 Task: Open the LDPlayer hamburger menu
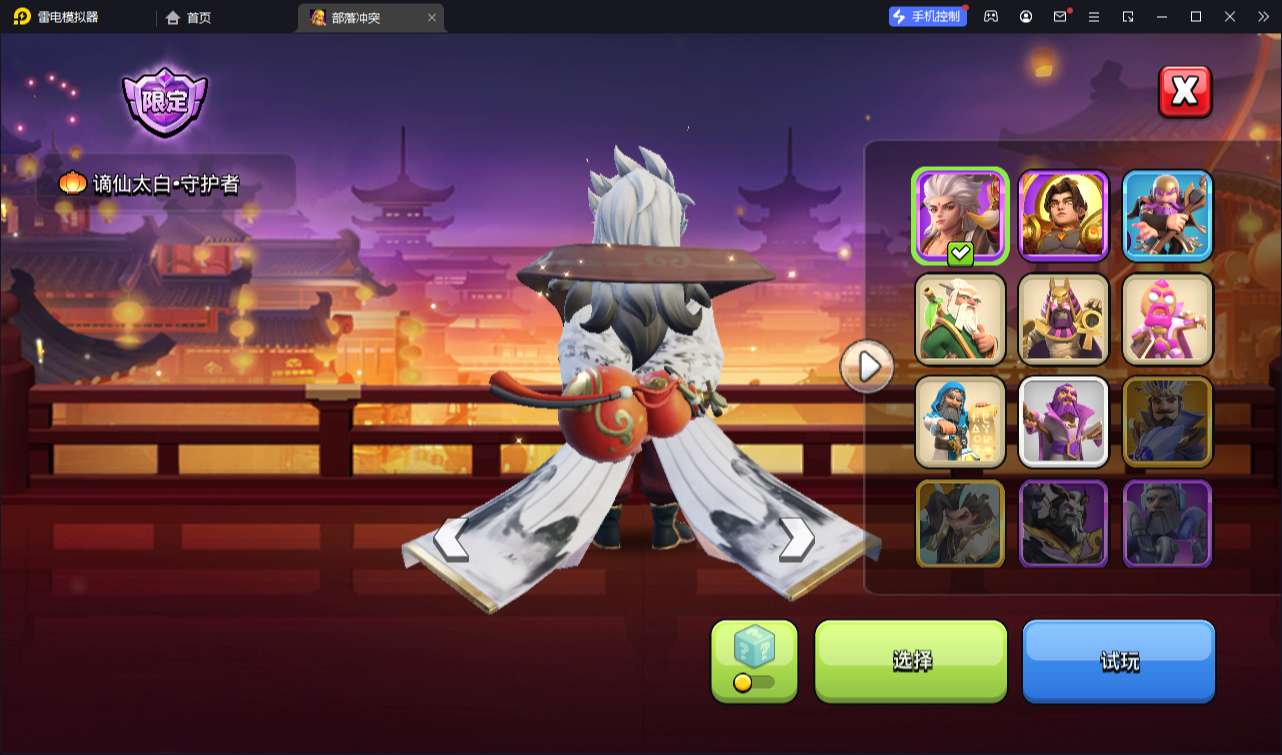click(x=1095, y=17)
